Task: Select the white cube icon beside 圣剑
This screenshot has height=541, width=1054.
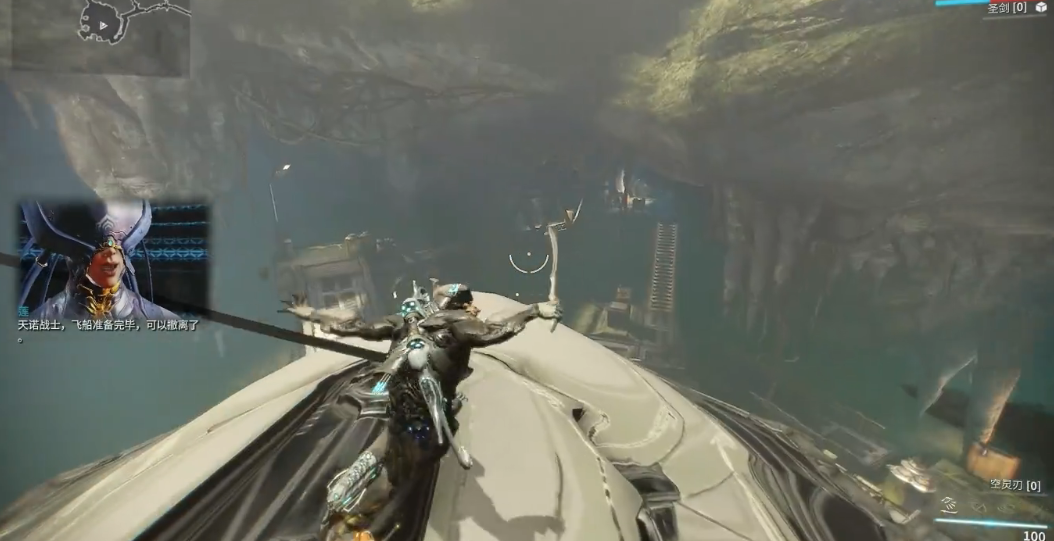Action: (1041, 7)
